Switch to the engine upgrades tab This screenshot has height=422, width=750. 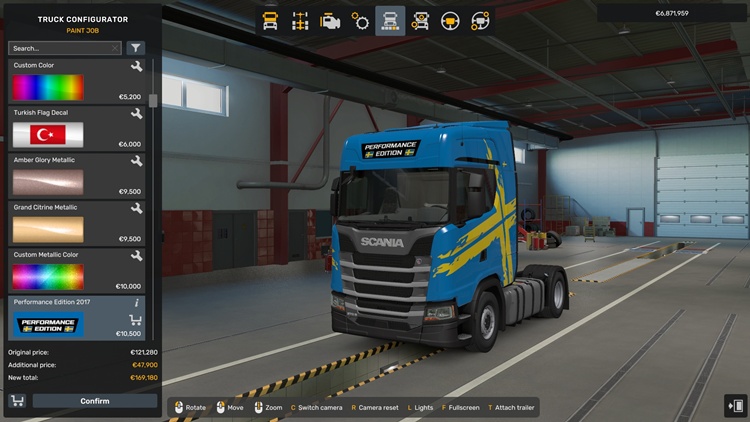[330, 20]
